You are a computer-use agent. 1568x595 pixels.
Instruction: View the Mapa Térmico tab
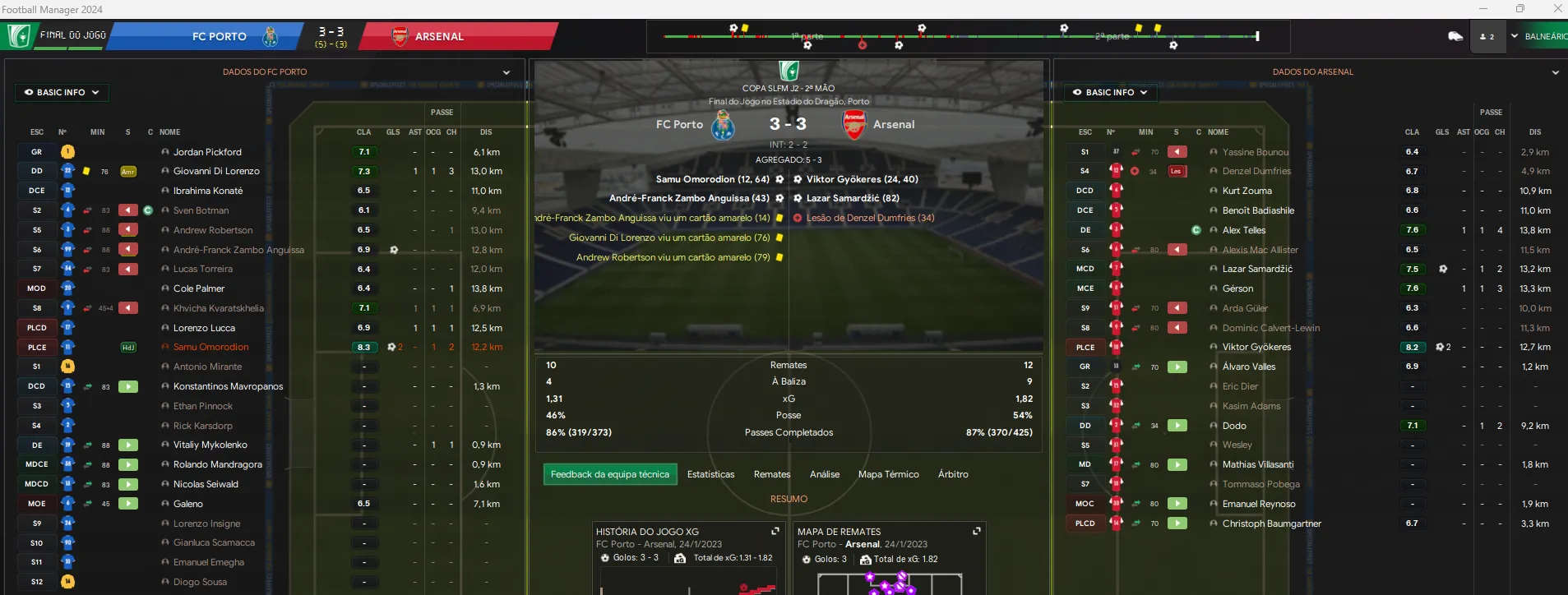[888, 474]
